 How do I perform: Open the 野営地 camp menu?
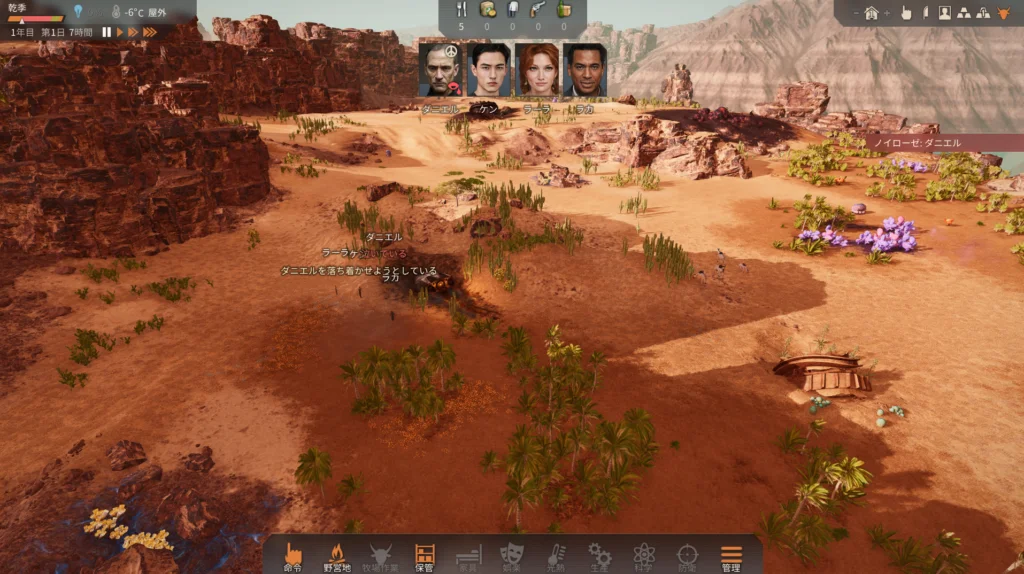click(x=337, y=554)
